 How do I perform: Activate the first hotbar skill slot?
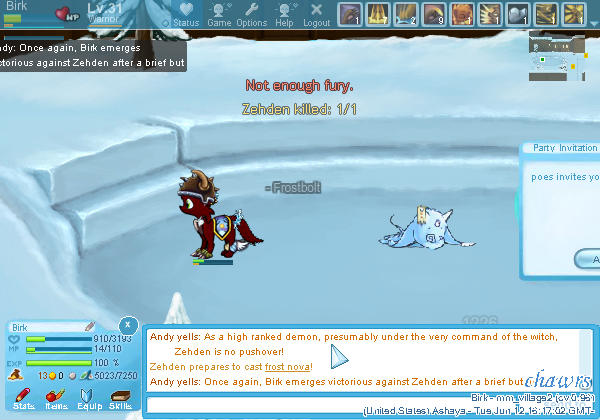tap(350, 14)
